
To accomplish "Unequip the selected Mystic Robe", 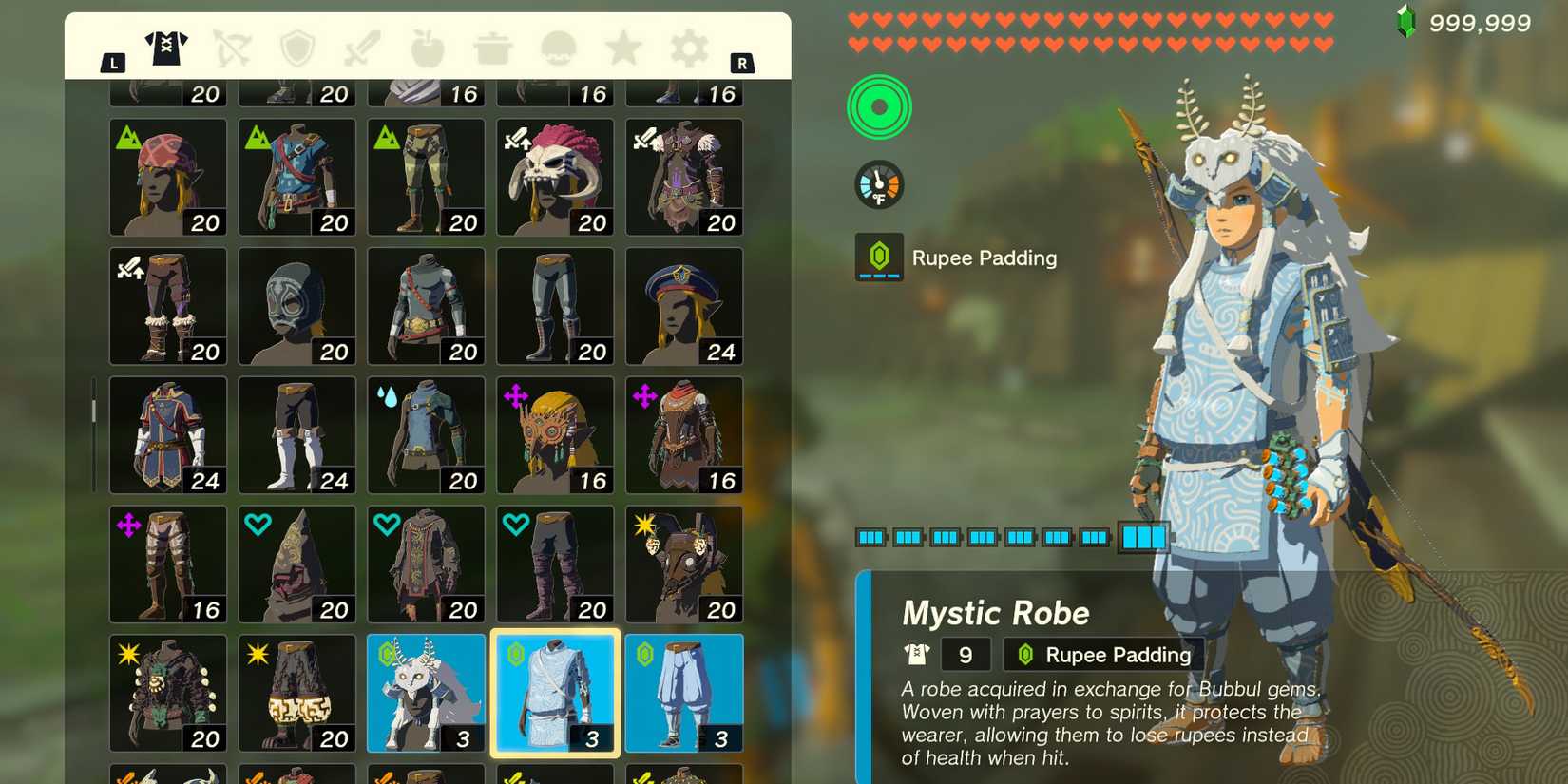I will 554,692.
